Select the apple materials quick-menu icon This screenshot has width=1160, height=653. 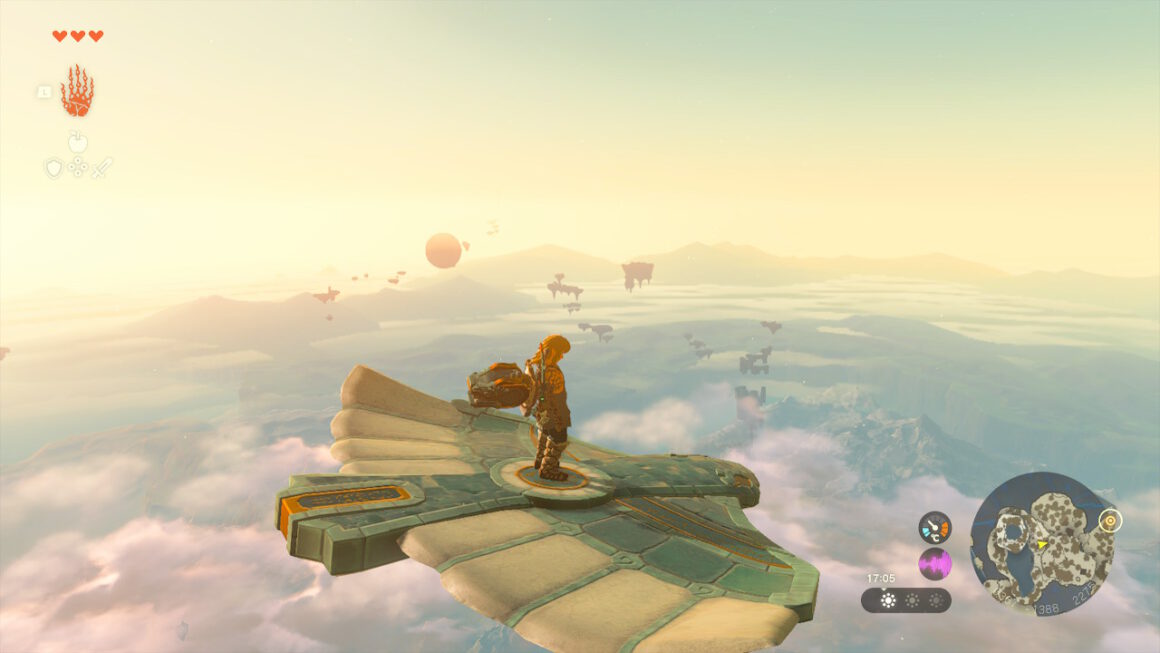(x=78, y=141)
